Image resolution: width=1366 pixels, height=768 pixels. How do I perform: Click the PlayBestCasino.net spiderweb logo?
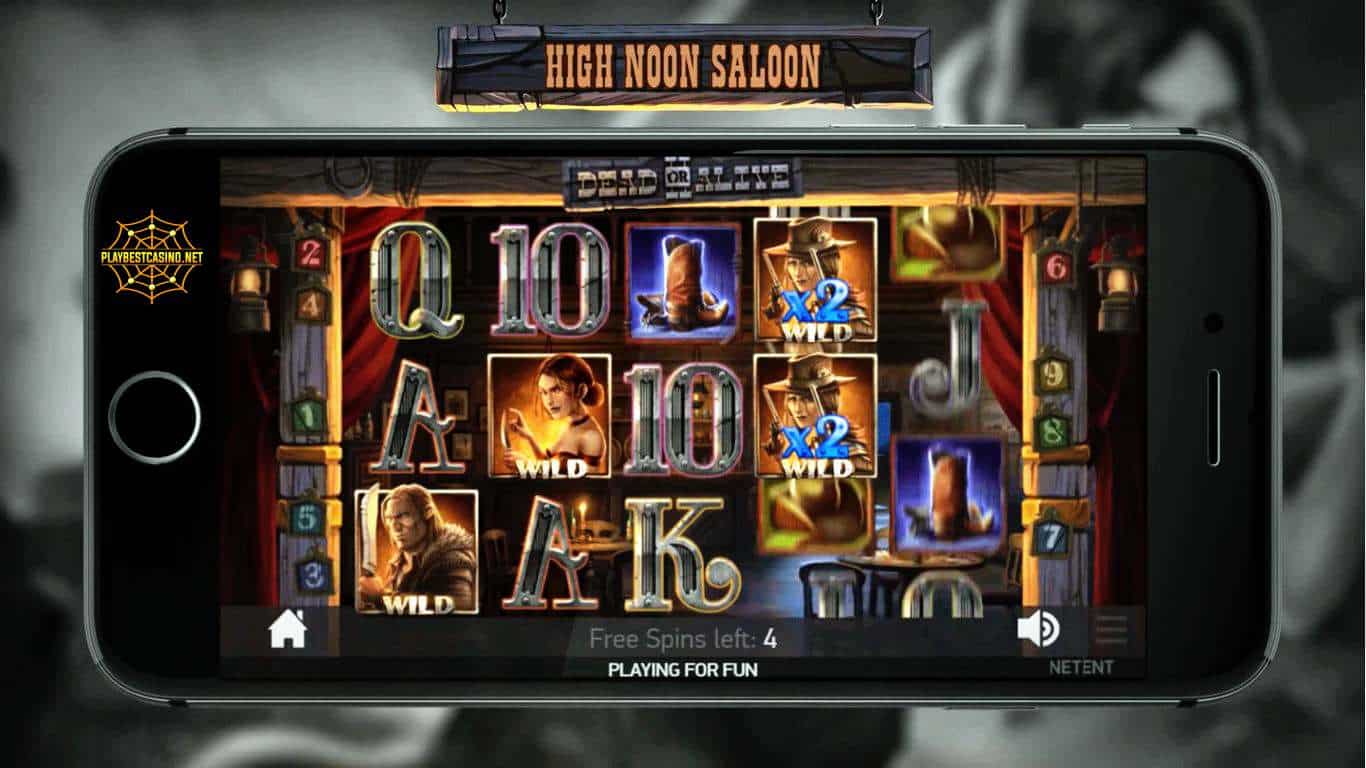coord(152,256)
